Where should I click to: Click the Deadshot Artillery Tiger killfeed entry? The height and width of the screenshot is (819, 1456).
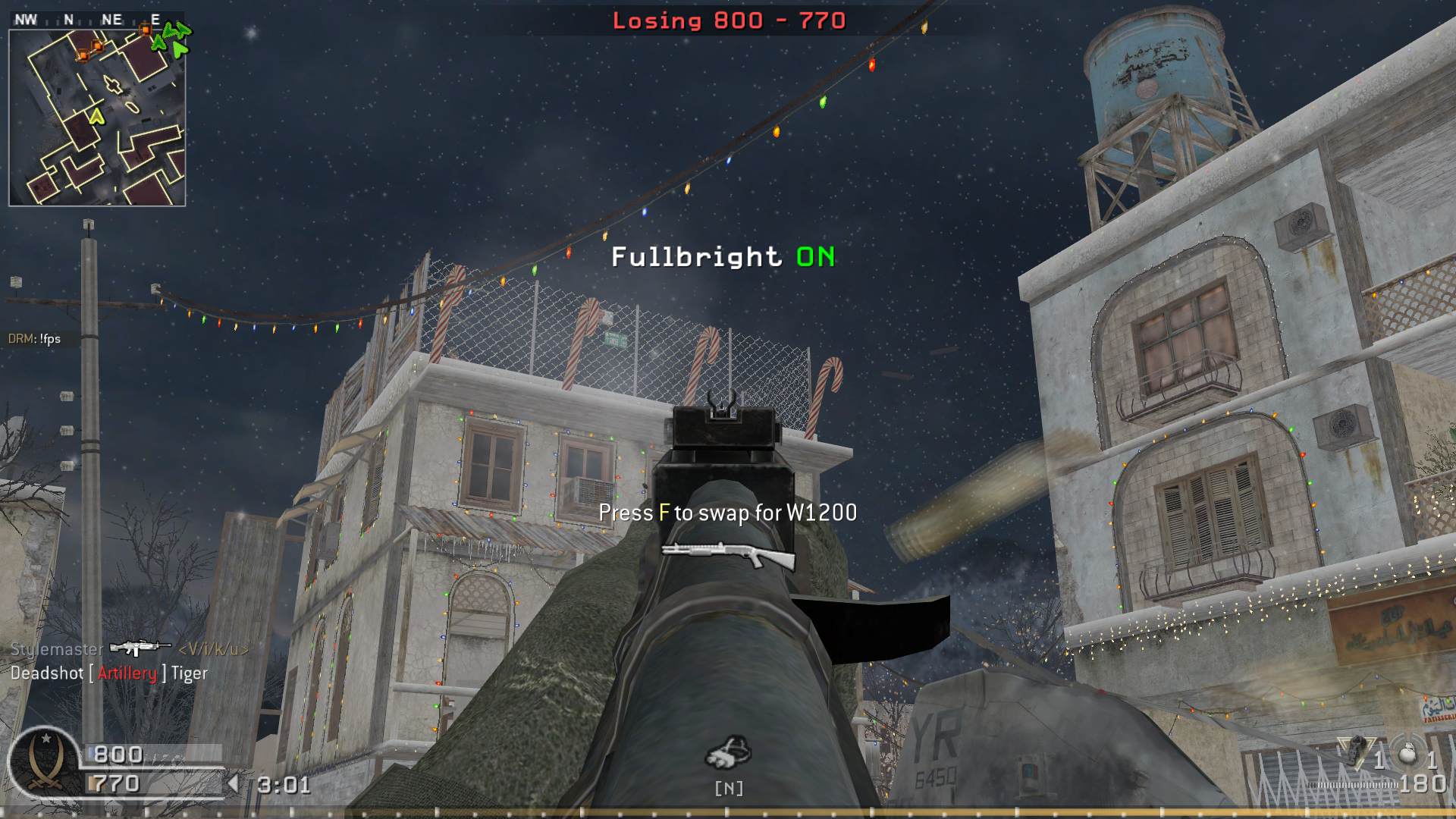pyautogui.click(x=109, y=673)
